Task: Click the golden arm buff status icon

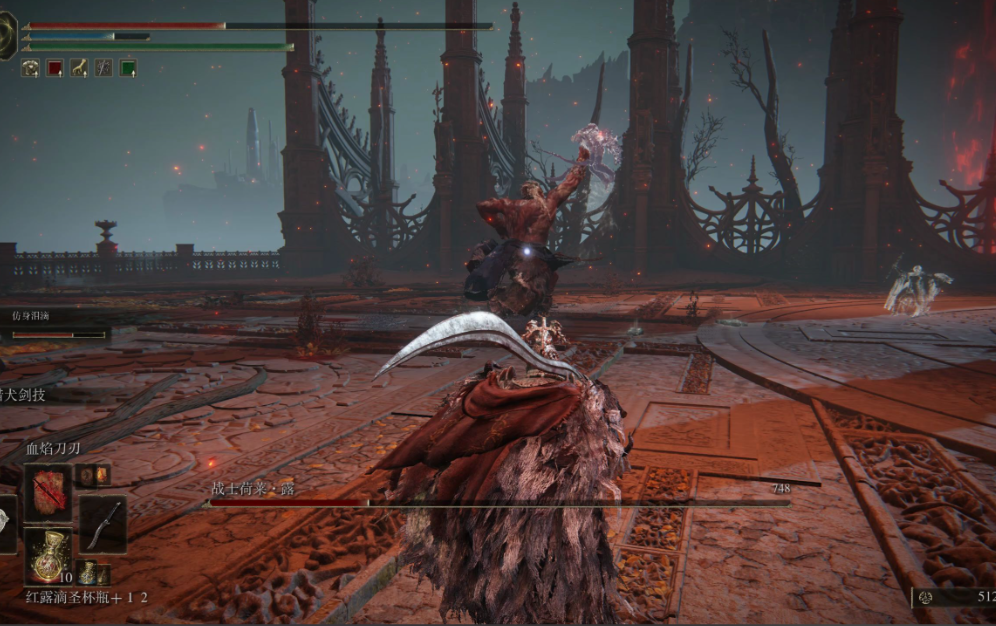Action: (79, 68)
